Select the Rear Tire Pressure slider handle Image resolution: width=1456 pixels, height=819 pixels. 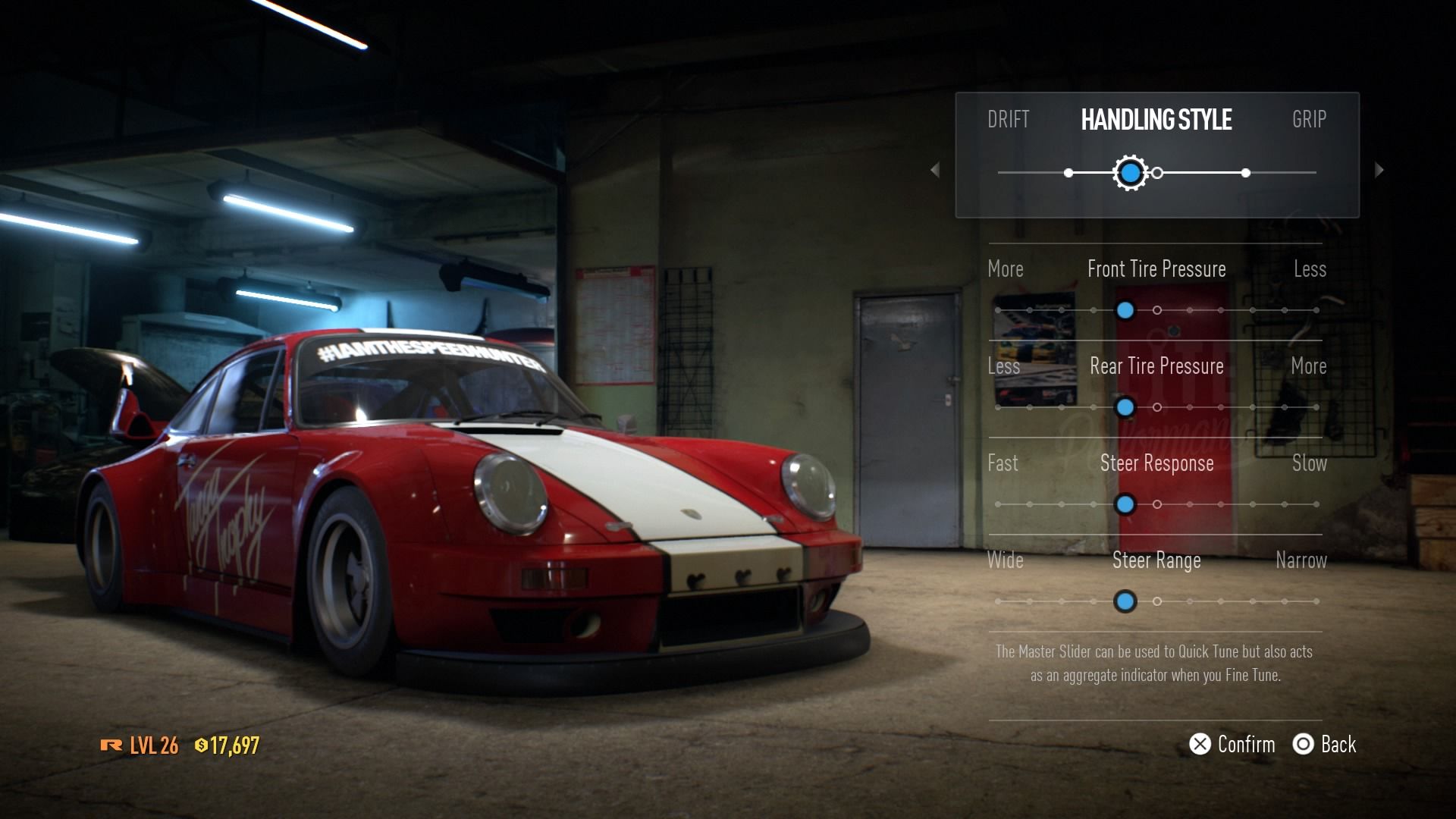pyautogui.click(x=1125, y=407)
